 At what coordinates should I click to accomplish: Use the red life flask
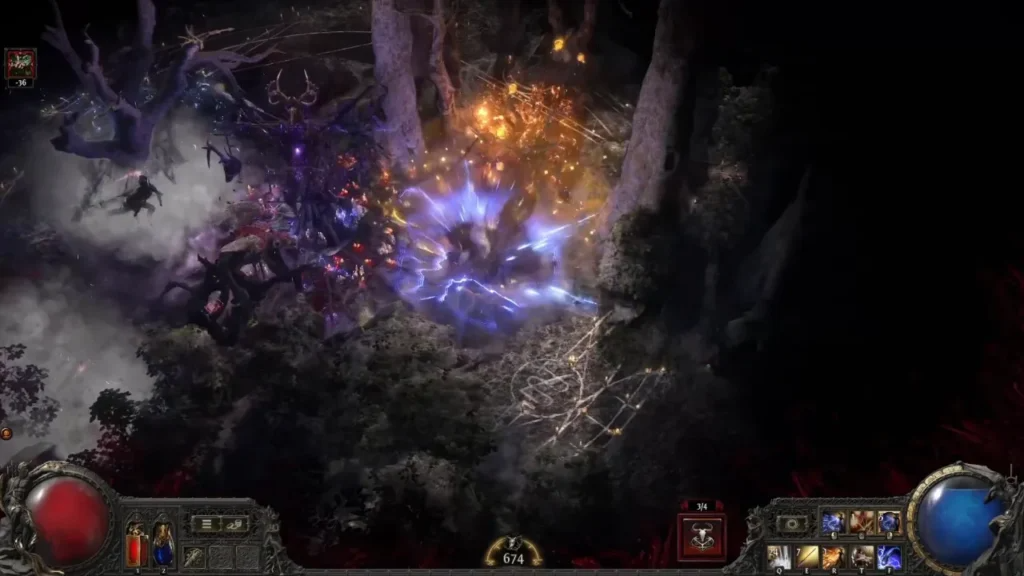point(136,546)
